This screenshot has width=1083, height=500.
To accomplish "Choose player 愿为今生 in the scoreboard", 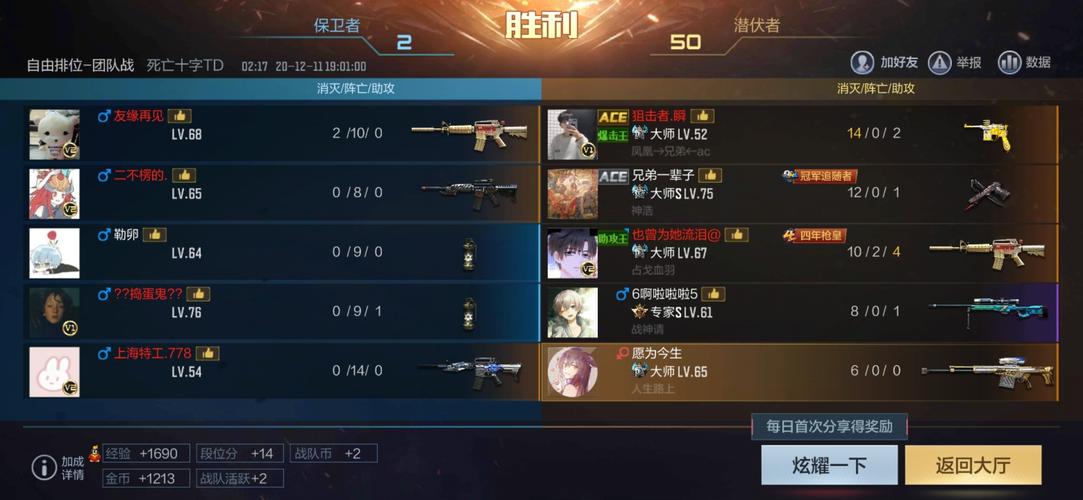I will (x=800, y=371).
